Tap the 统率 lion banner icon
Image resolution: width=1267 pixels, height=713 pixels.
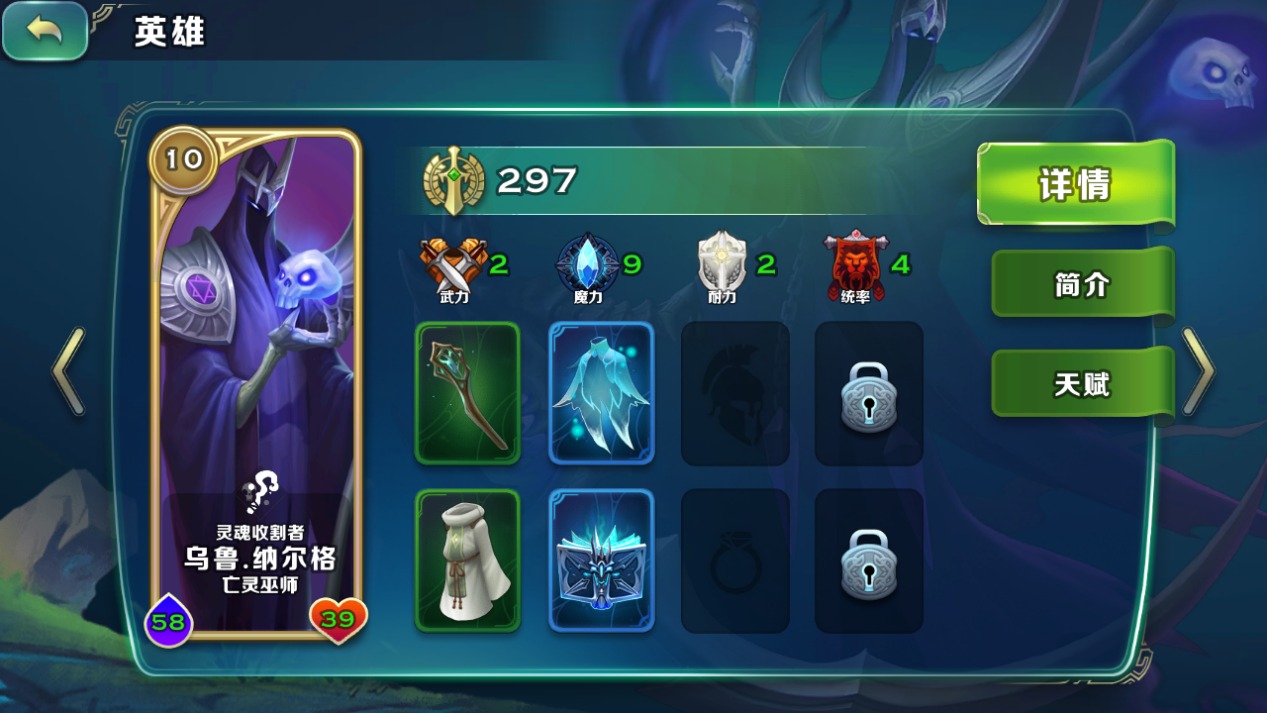pyautogui.click(x=855, y=263)
